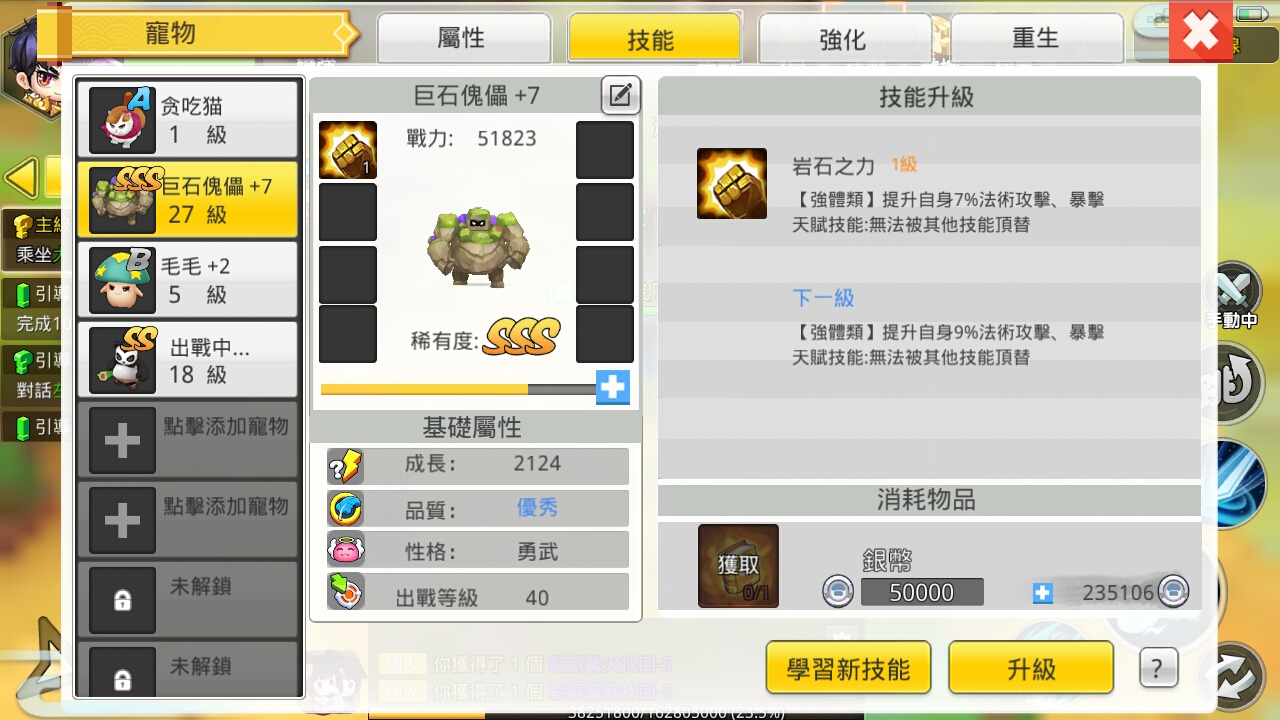Viewport: 1280px width, 720px height.
Task: Select the 岩石之力 fist skill icon
Action: pyautogui.click(x=731, y=183)
